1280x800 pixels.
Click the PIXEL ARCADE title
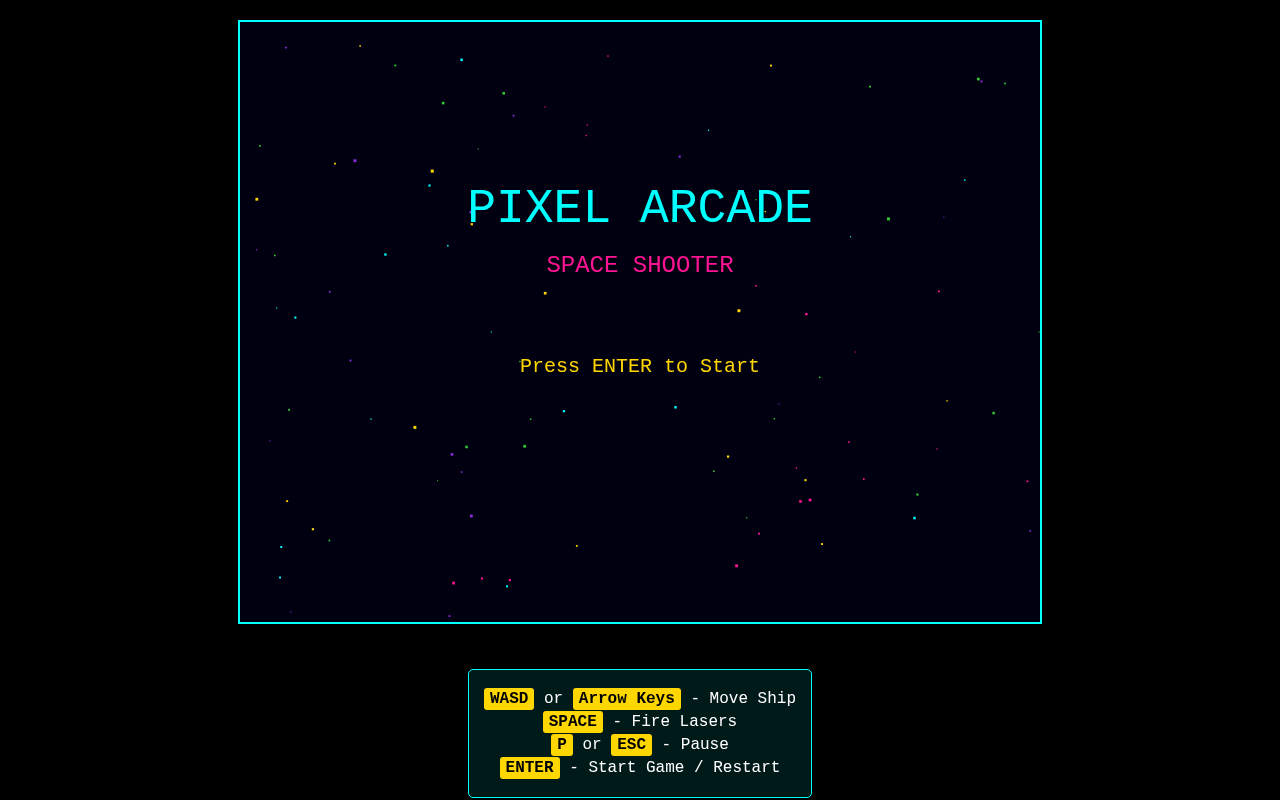pyautogui.click(x=639, y=207)
